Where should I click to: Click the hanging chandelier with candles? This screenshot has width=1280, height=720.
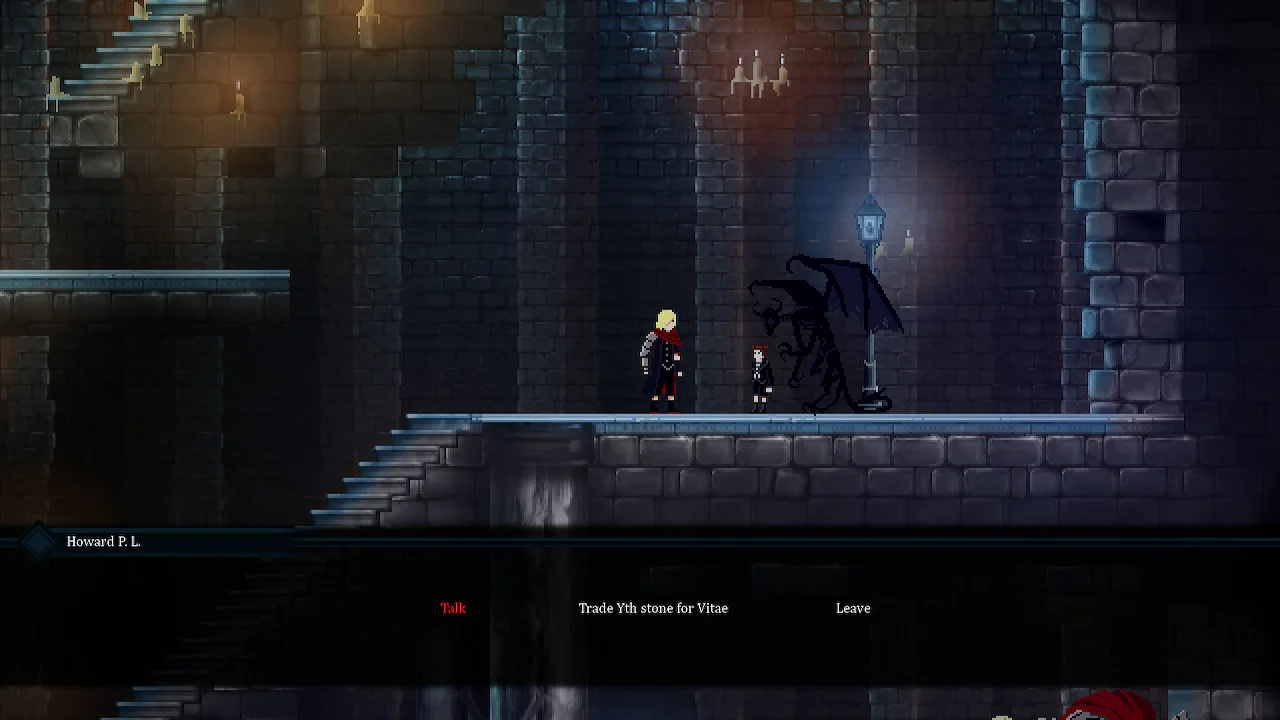click(757, 70)
